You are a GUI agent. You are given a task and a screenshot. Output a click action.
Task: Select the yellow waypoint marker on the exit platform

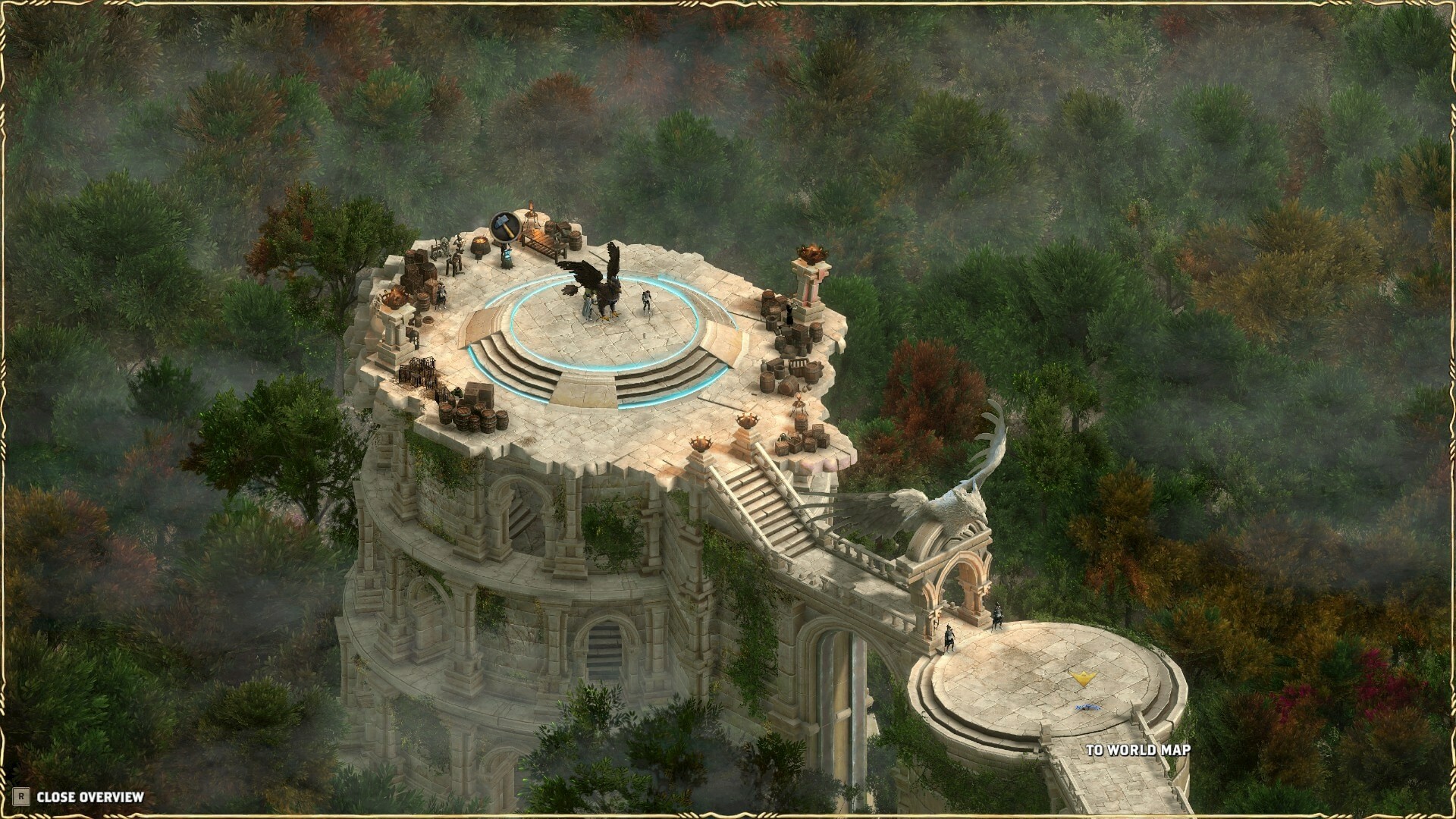coord(1084,678)
